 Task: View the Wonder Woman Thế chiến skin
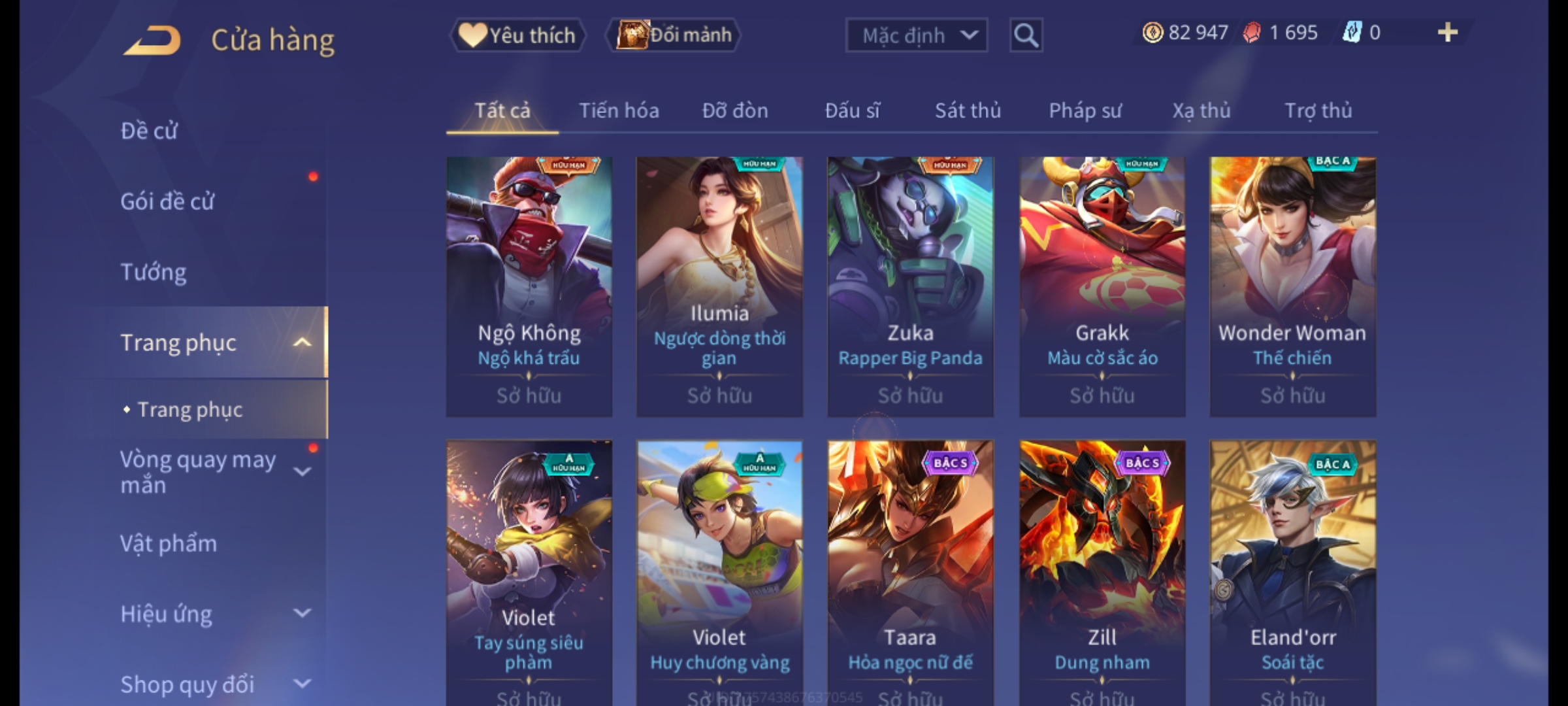coord(1292,286)
